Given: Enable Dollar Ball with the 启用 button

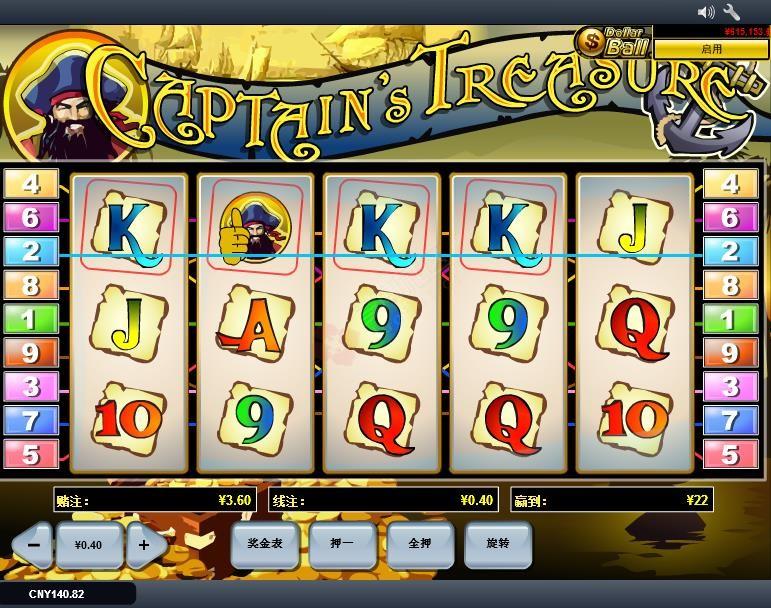Looking at the screenshot, I should pyautogui.click(x=711, y=48).
